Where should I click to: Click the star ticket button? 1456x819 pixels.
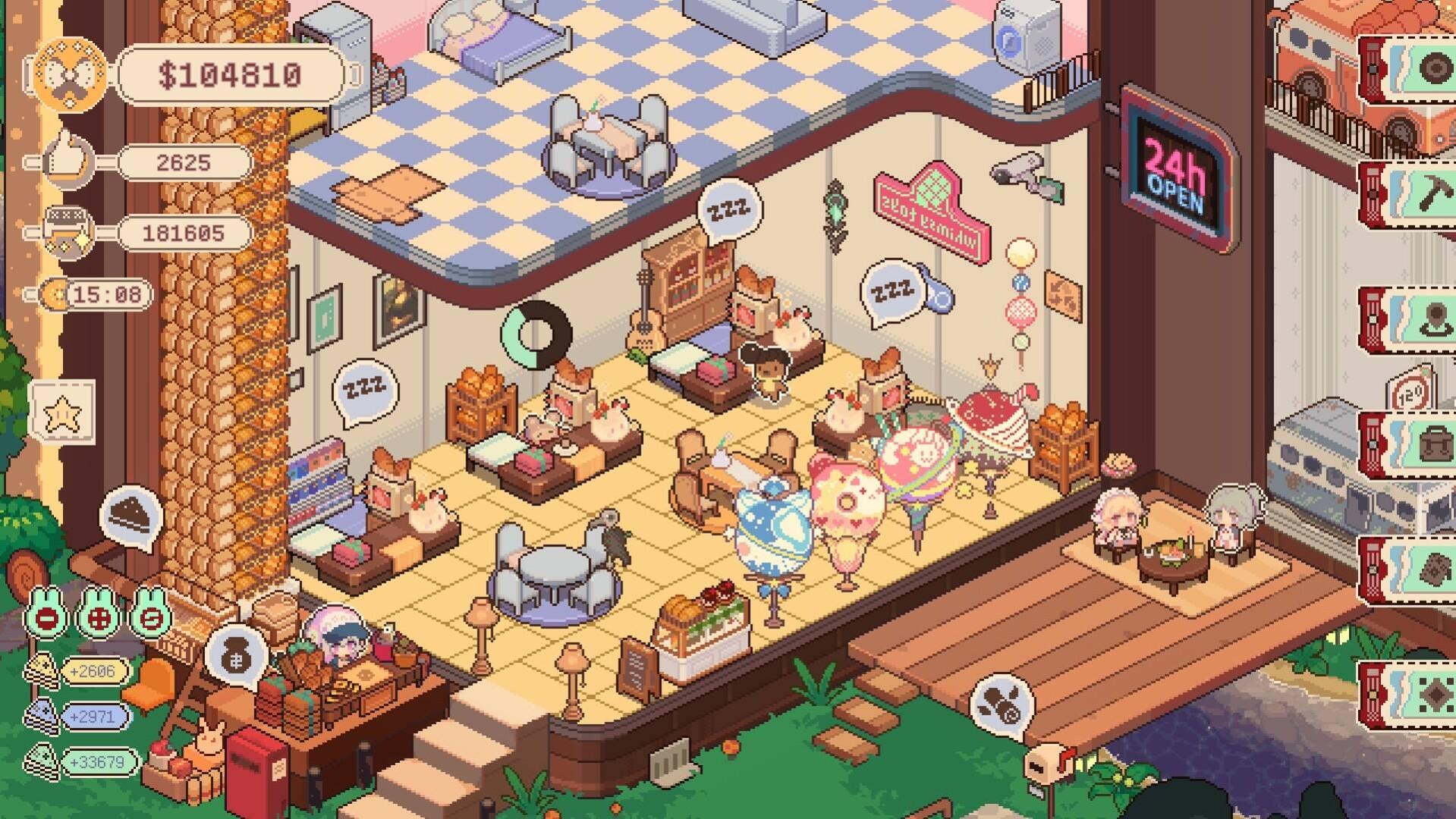coord(61,413)
